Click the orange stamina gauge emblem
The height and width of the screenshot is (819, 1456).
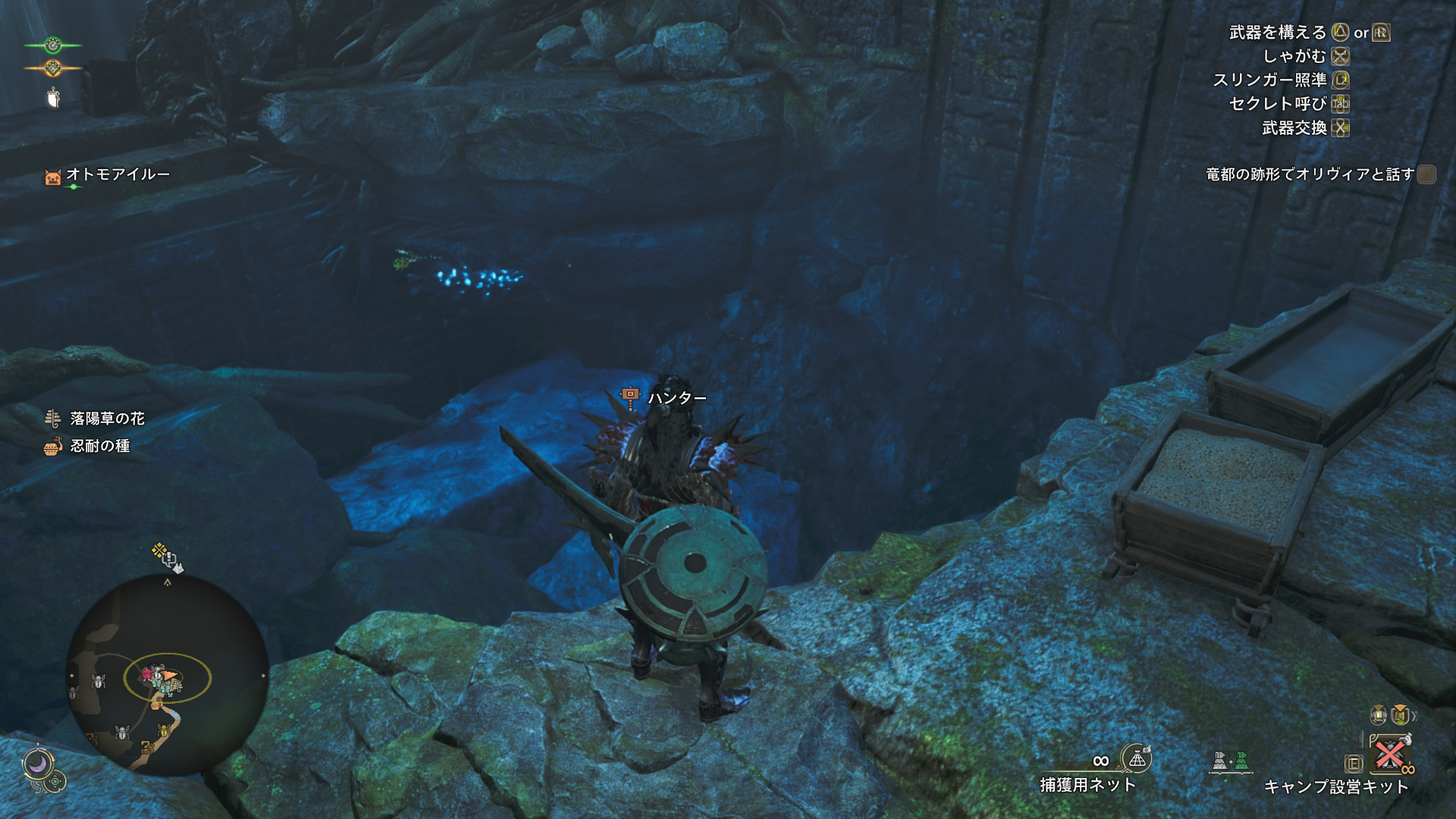[52, 69]
